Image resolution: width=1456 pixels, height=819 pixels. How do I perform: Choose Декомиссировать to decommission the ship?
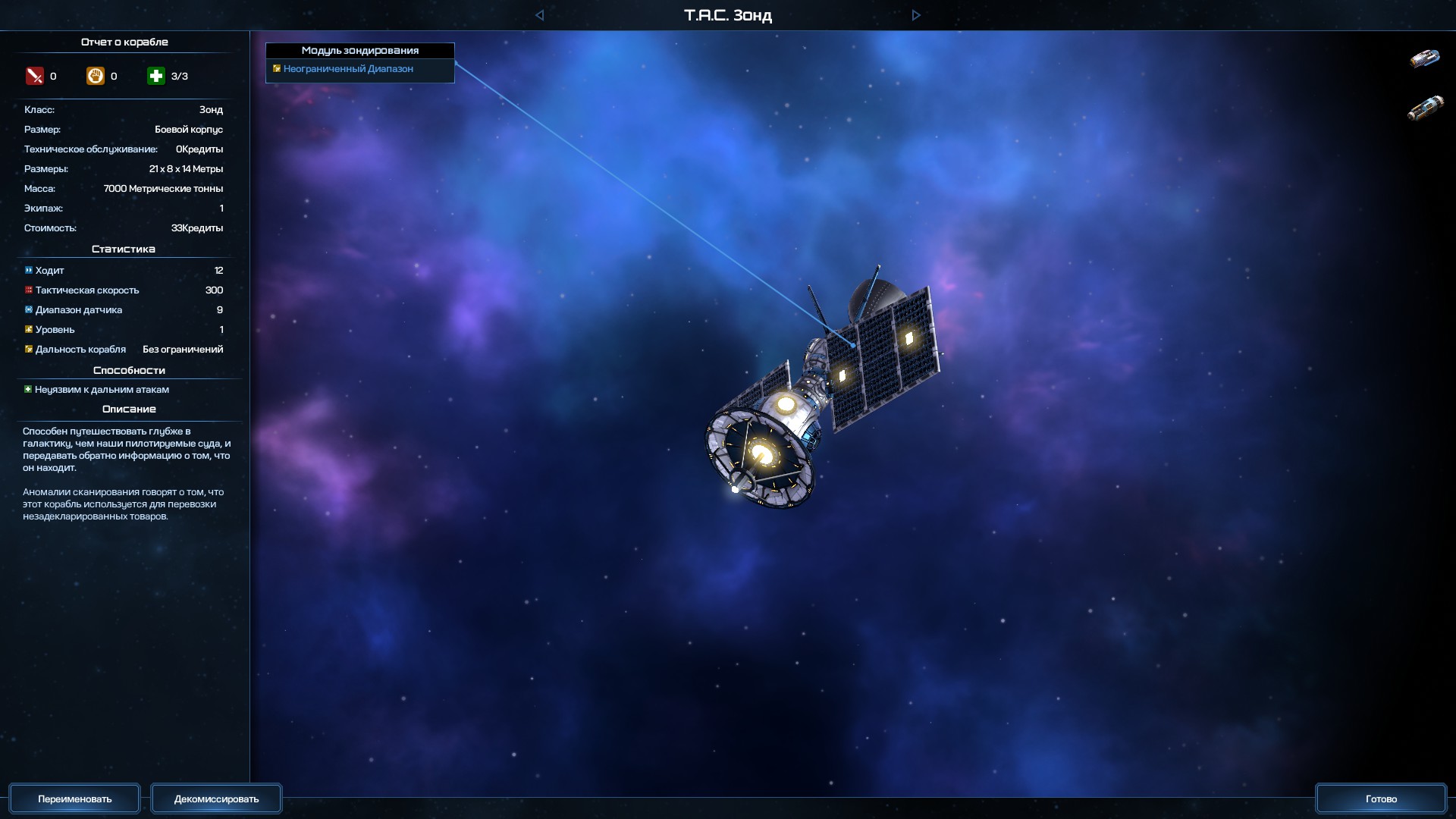[x=216, y=799]
